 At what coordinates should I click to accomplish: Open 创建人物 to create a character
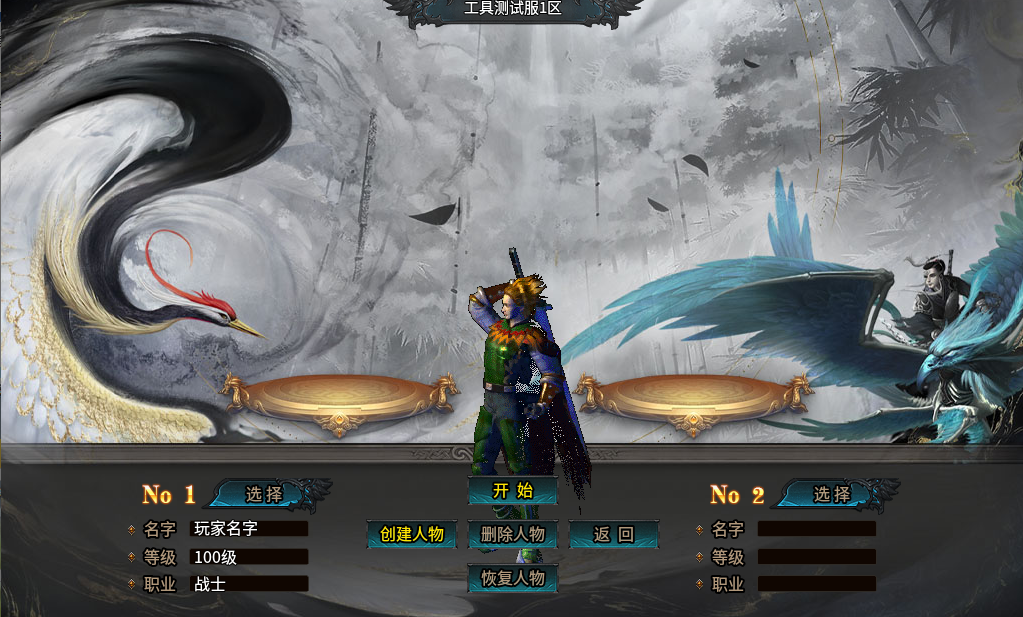(412, 534)
